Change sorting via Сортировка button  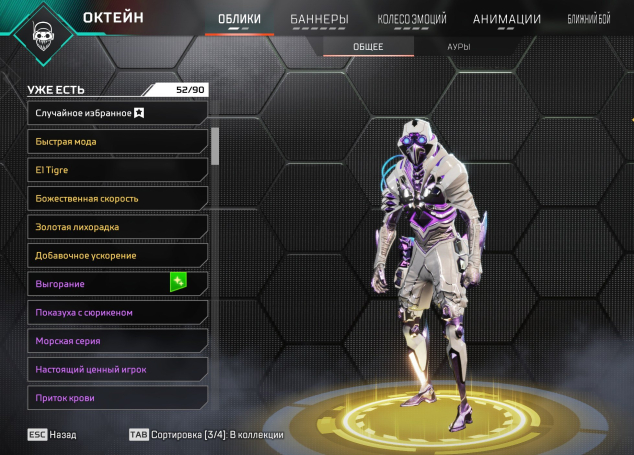point(206,435)
